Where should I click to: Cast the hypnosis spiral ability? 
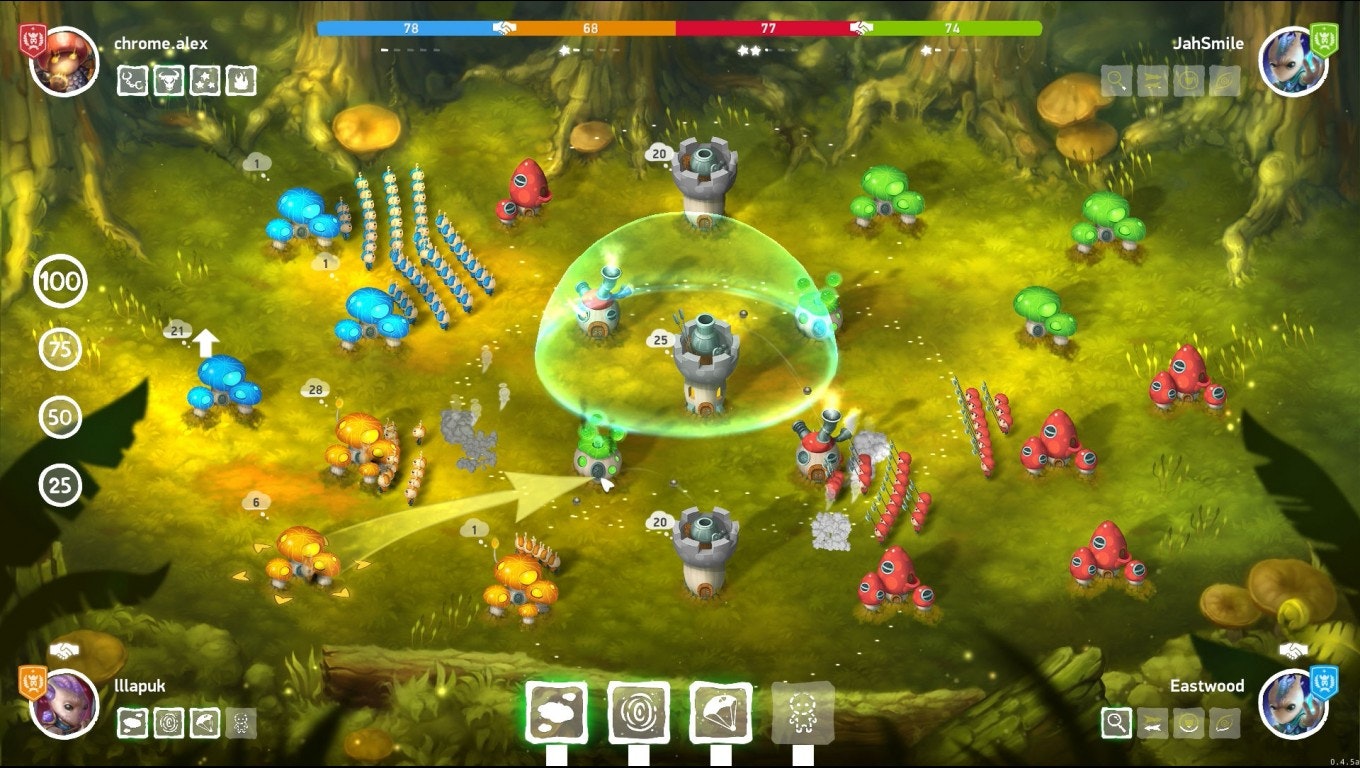[637, 712]
